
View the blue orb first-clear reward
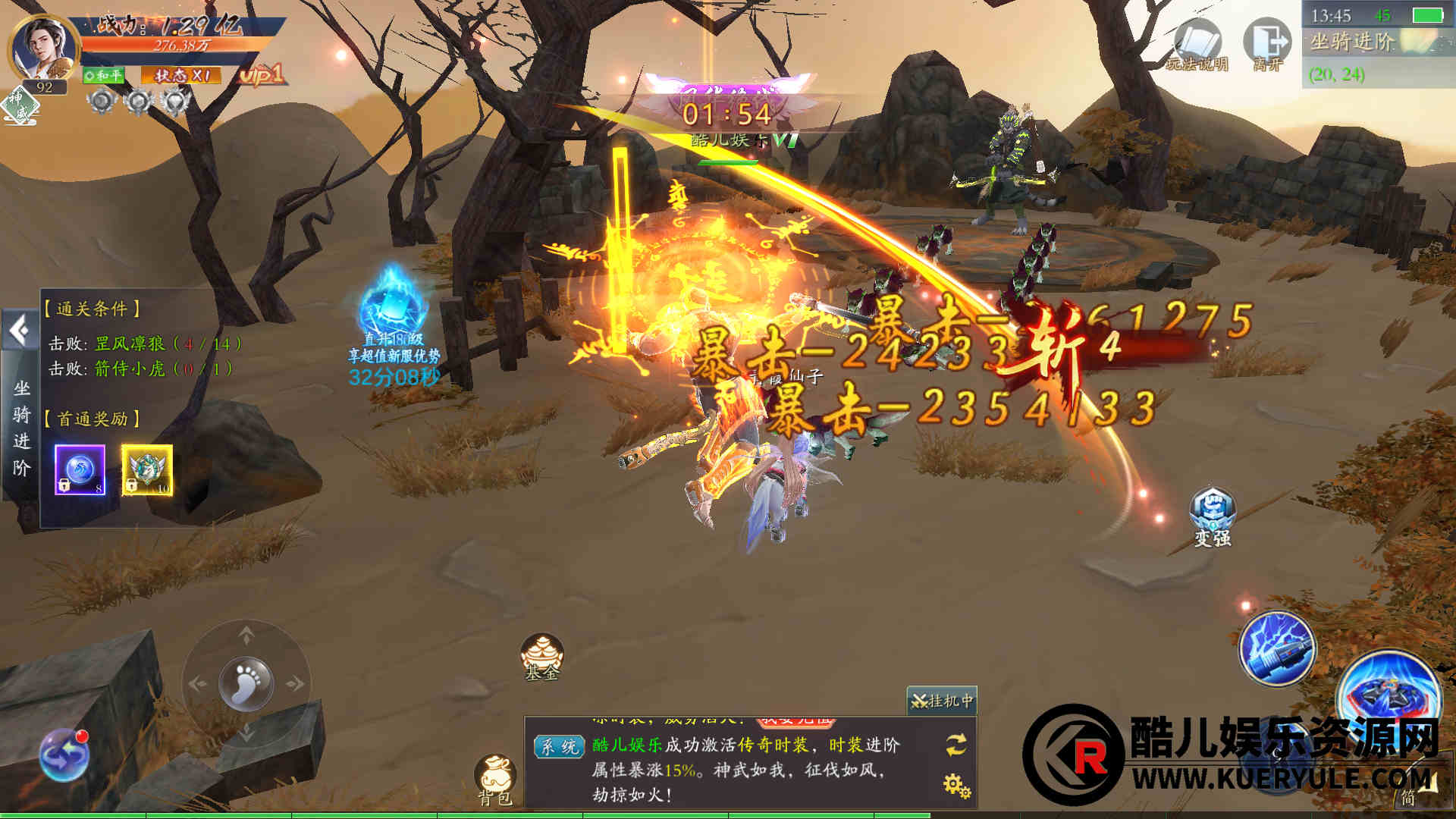pyautogui.click(x=80, y=470)
